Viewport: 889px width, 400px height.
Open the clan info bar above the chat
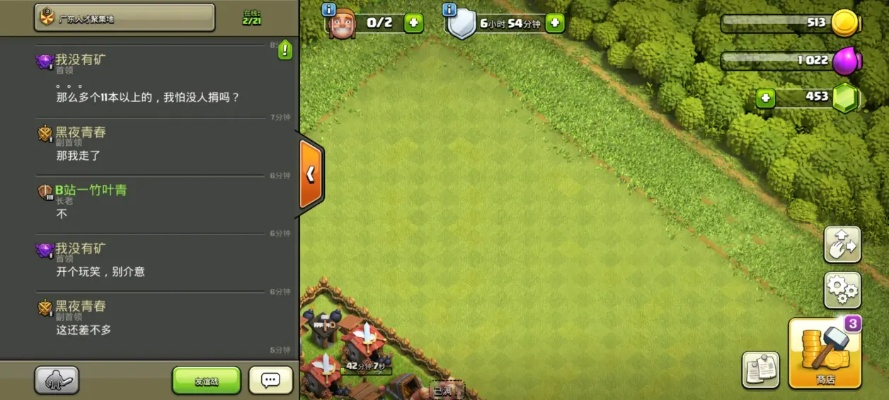pos(125,17)
